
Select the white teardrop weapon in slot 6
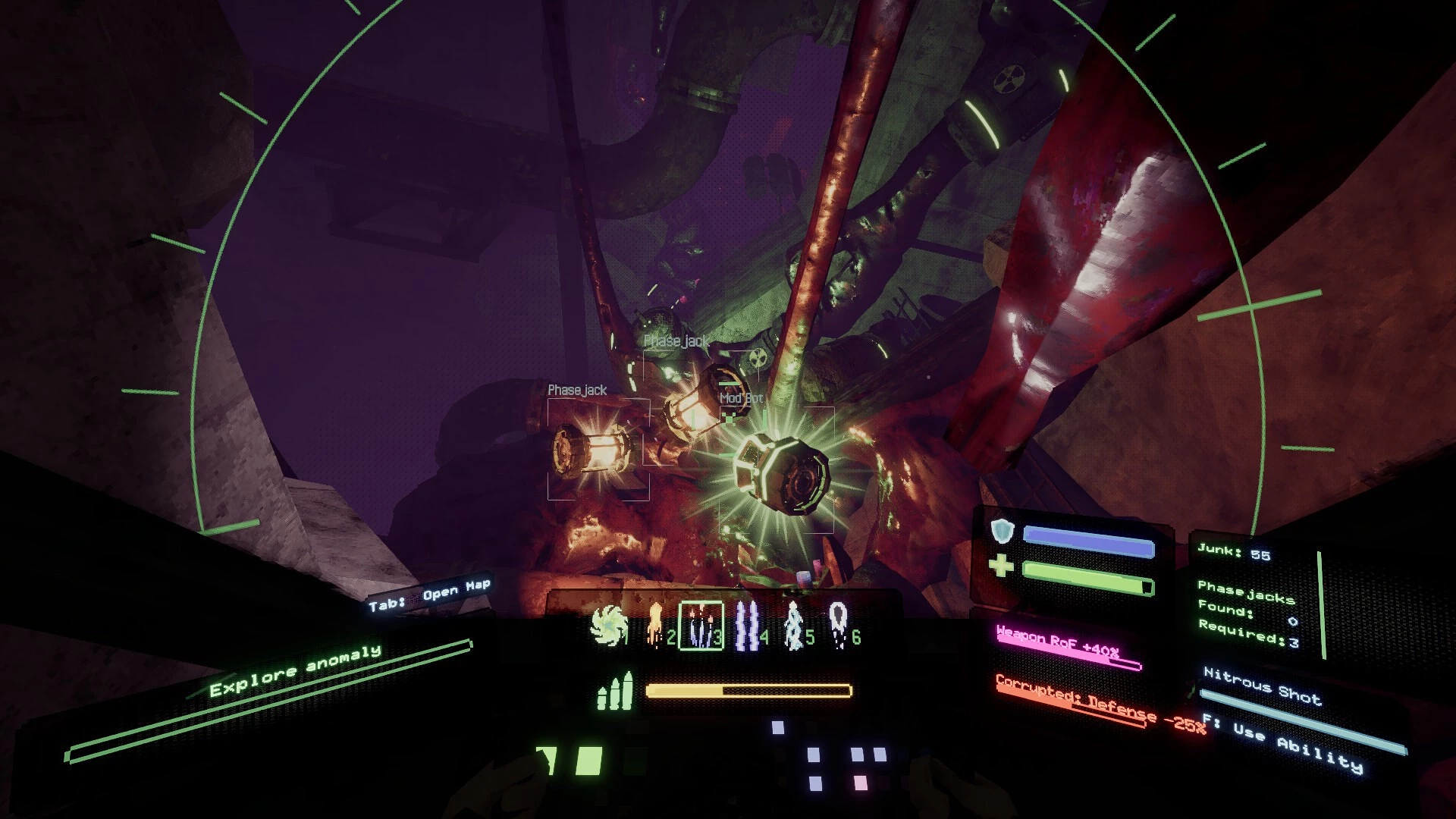point(838,627)
